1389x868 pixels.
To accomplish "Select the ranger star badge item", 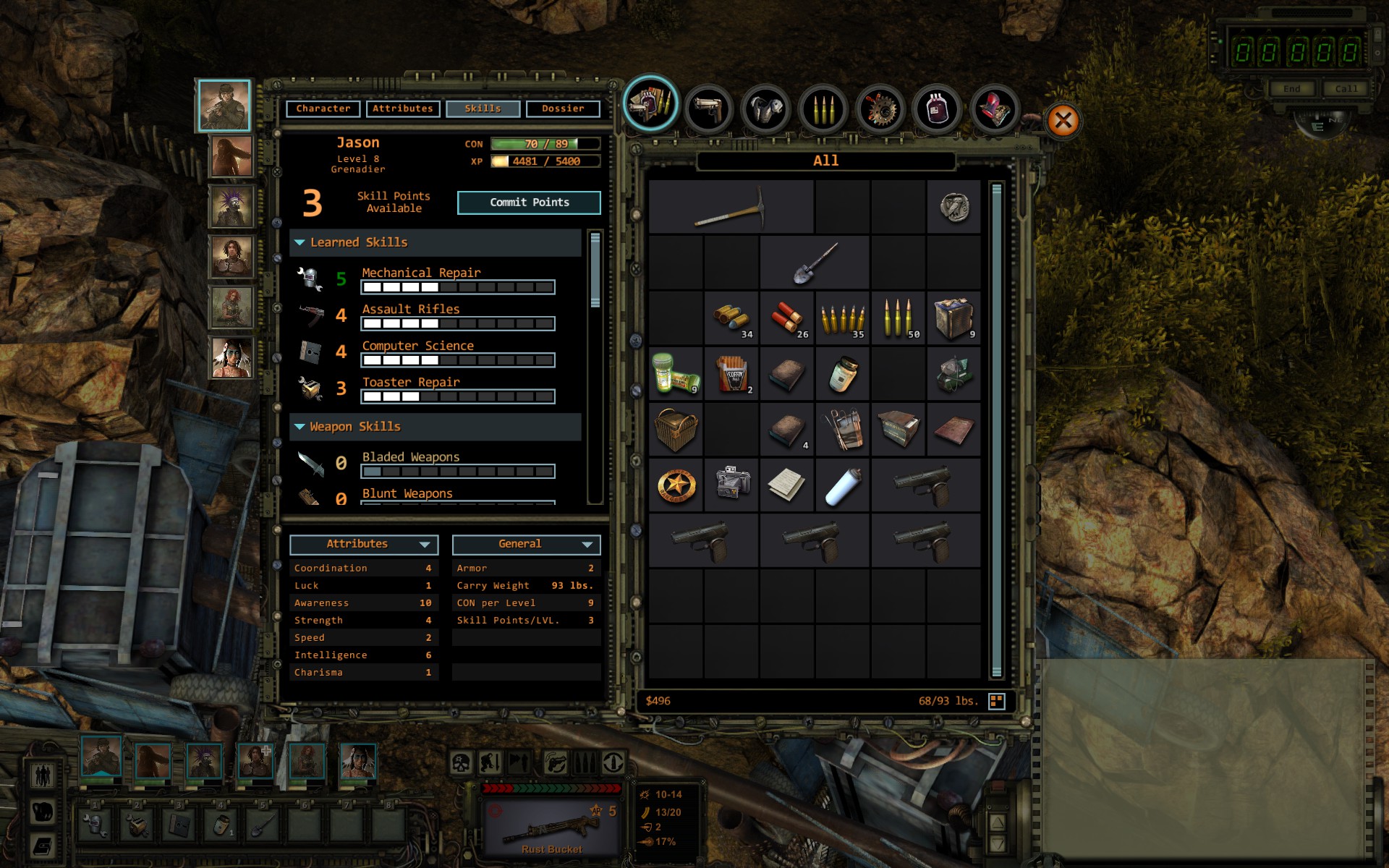I will 676,485.
